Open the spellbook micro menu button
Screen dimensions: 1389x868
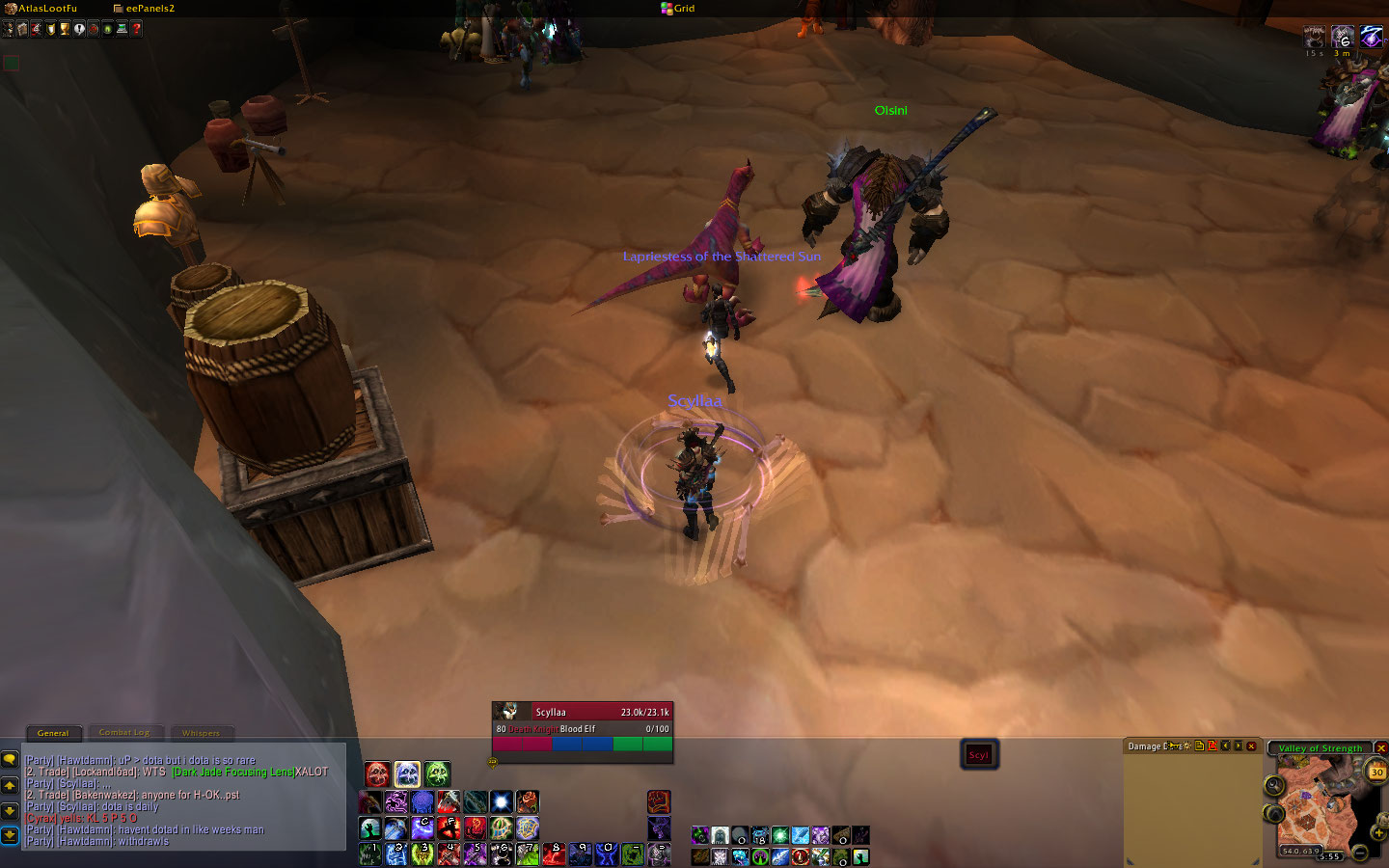pos(22,29)
